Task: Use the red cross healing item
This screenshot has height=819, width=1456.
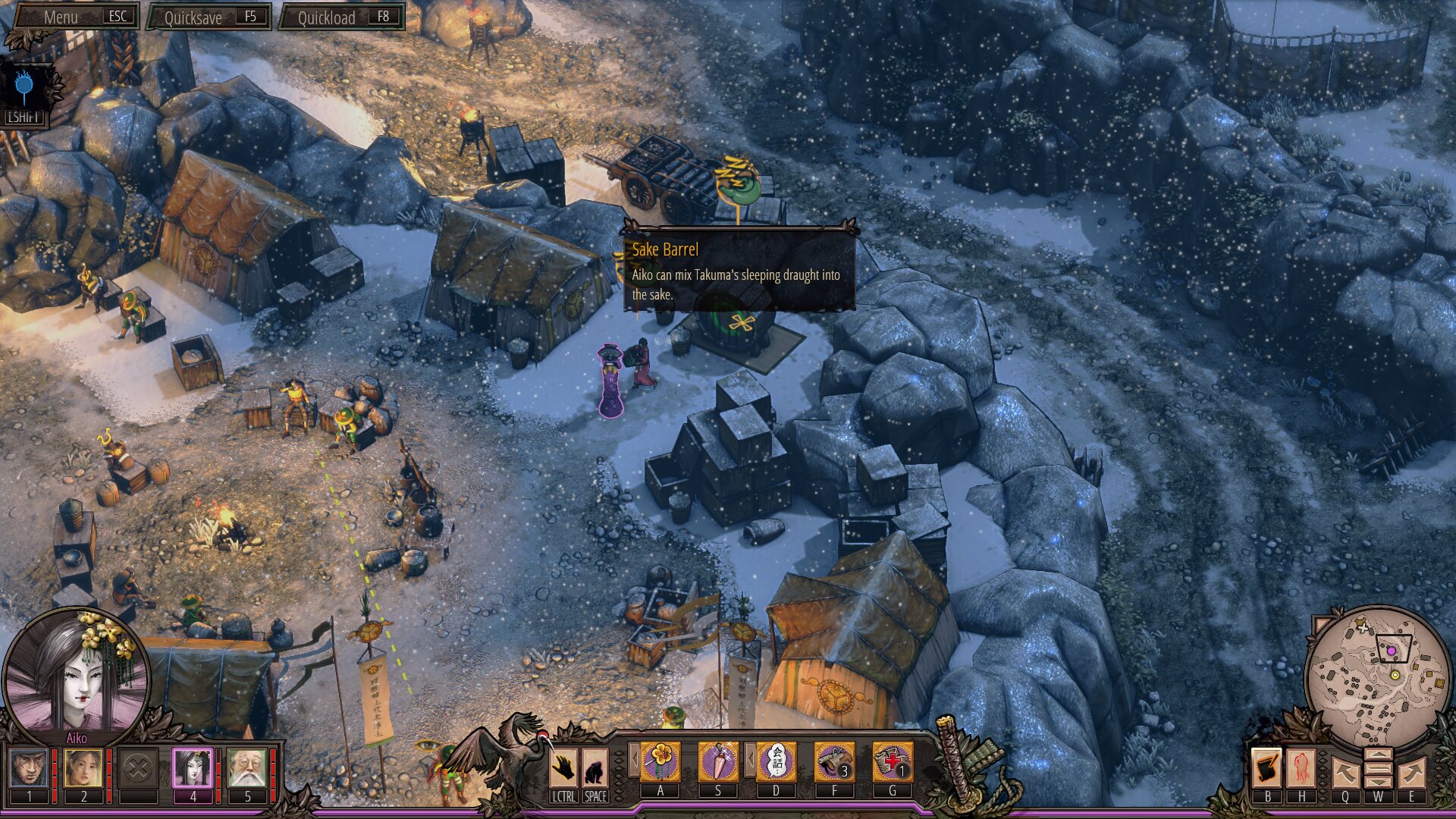Action: [893, 761]
